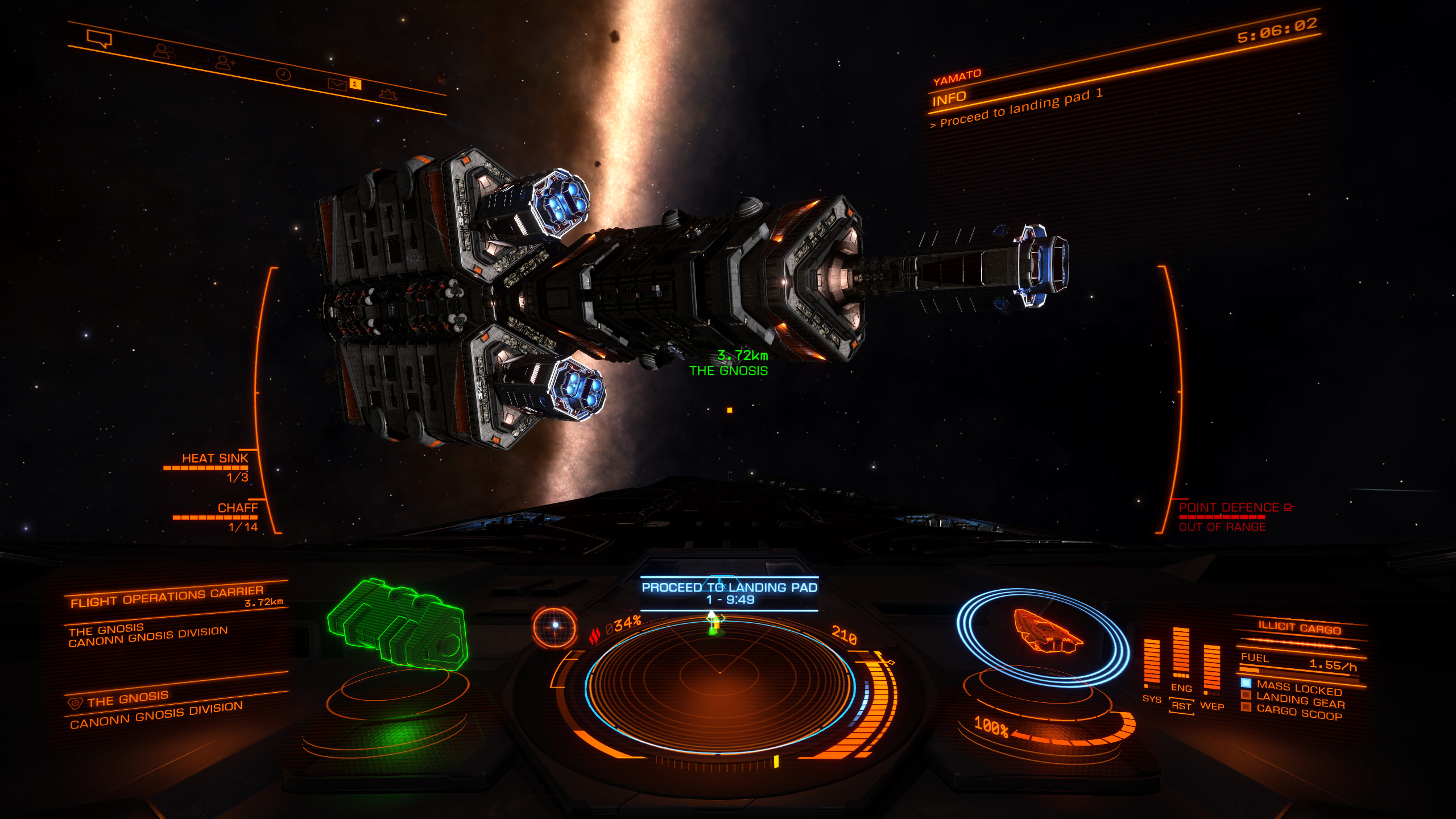The width and height of the screenshot is (1456, 819).
Task: Activate the RST power reset label
Action: click(x=1181, y=706)
